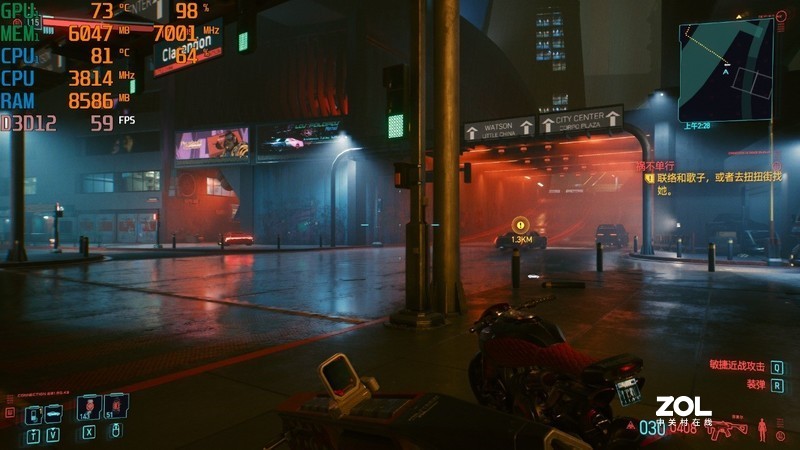Select the vehicle call slot

pyautogui.click(x=56, y=412)
